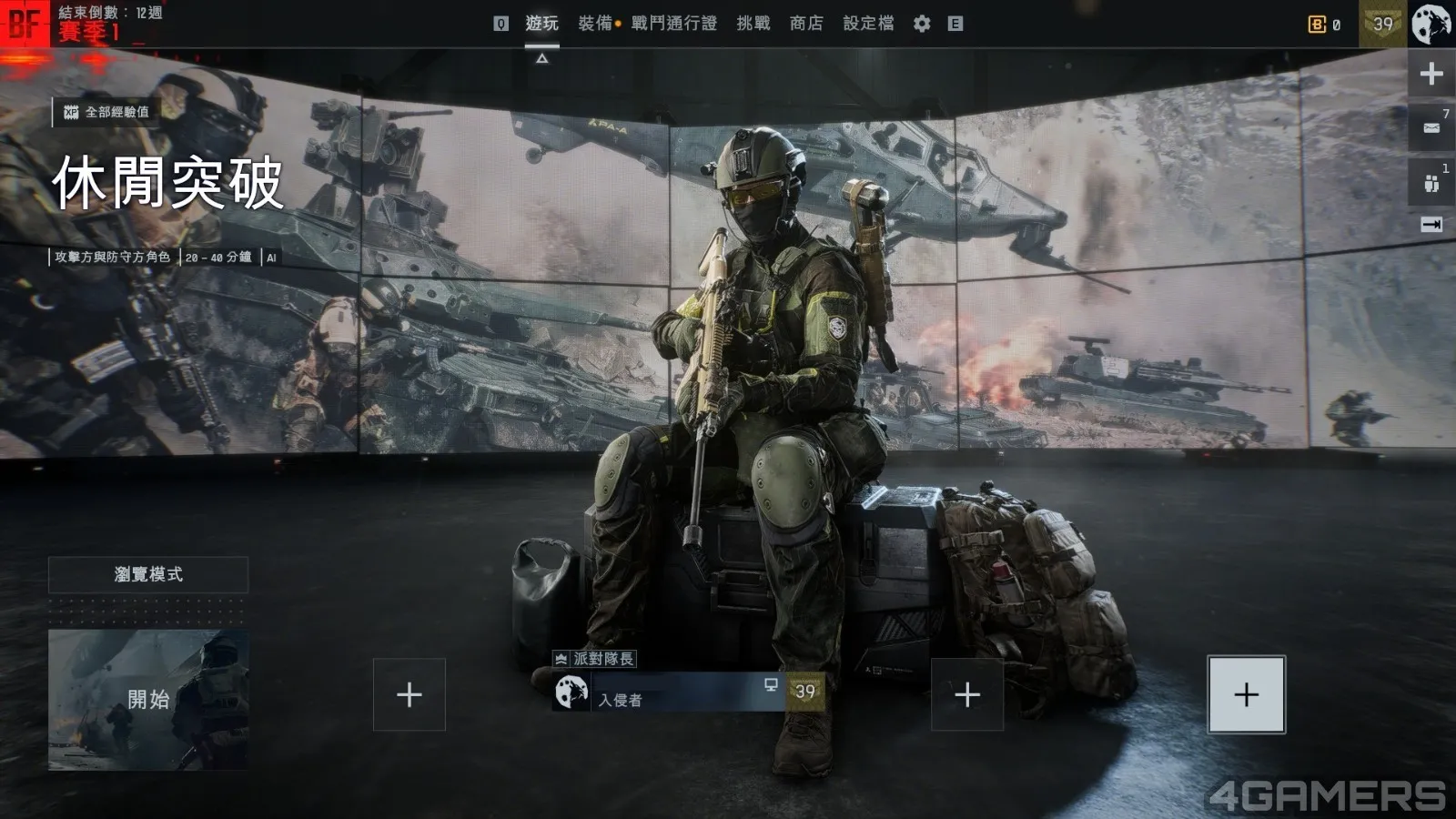The image size is (1456, 819).
Task: Switch to the 遊玩 tab
Action: pyautogui.click(x=541, y=24)
